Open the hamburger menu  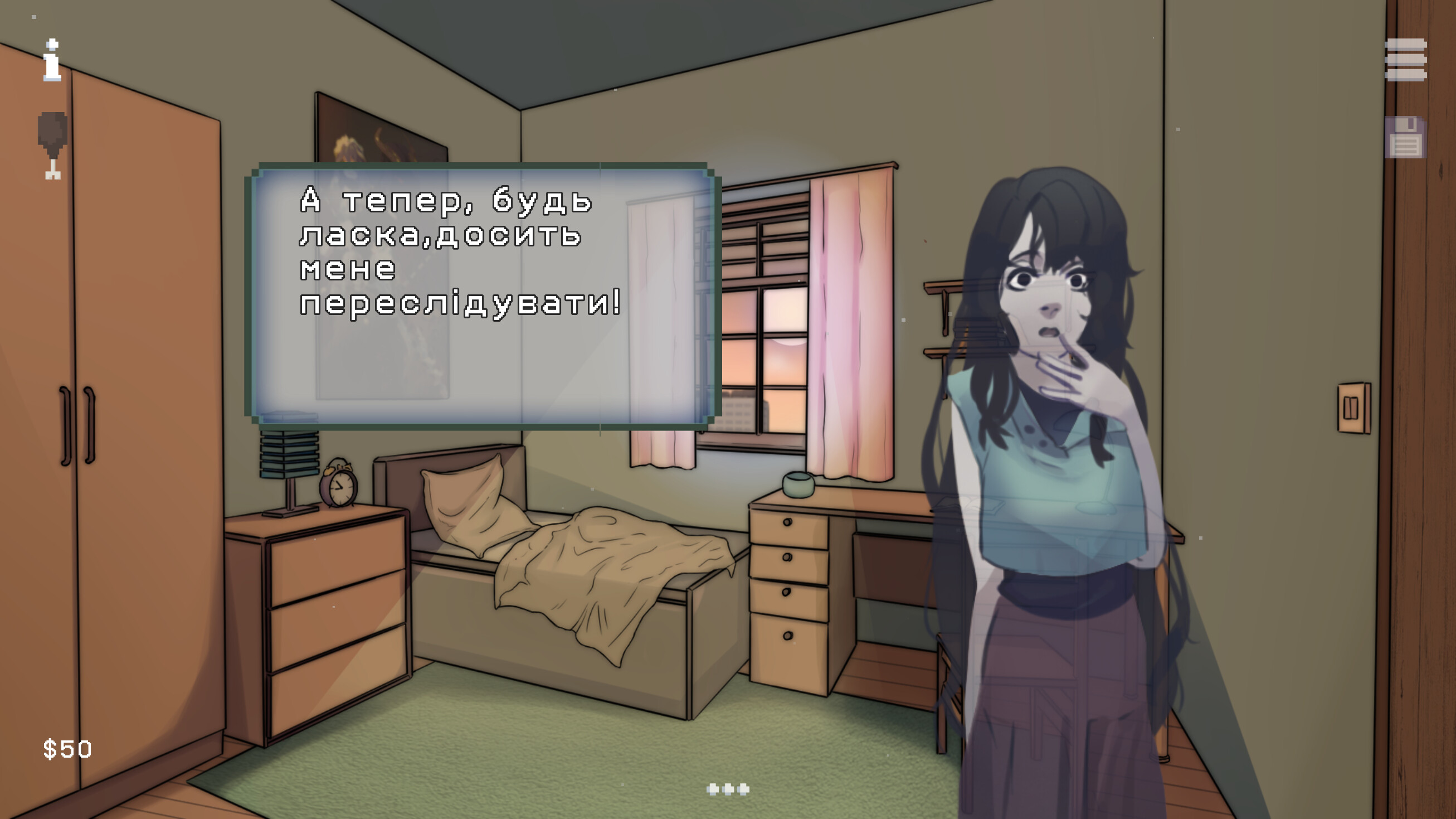(x=1405, y=60)
